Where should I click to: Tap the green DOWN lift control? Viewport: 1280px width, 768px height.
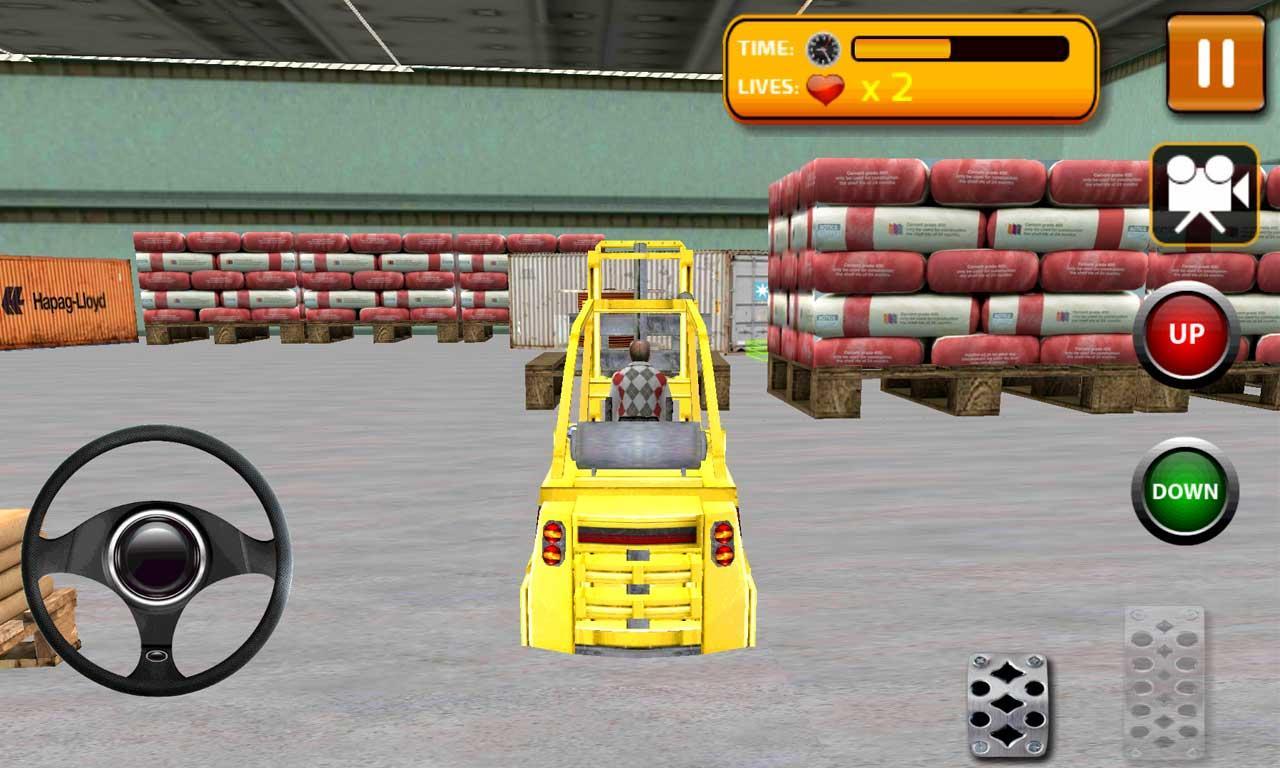[x=1185, y=489]
